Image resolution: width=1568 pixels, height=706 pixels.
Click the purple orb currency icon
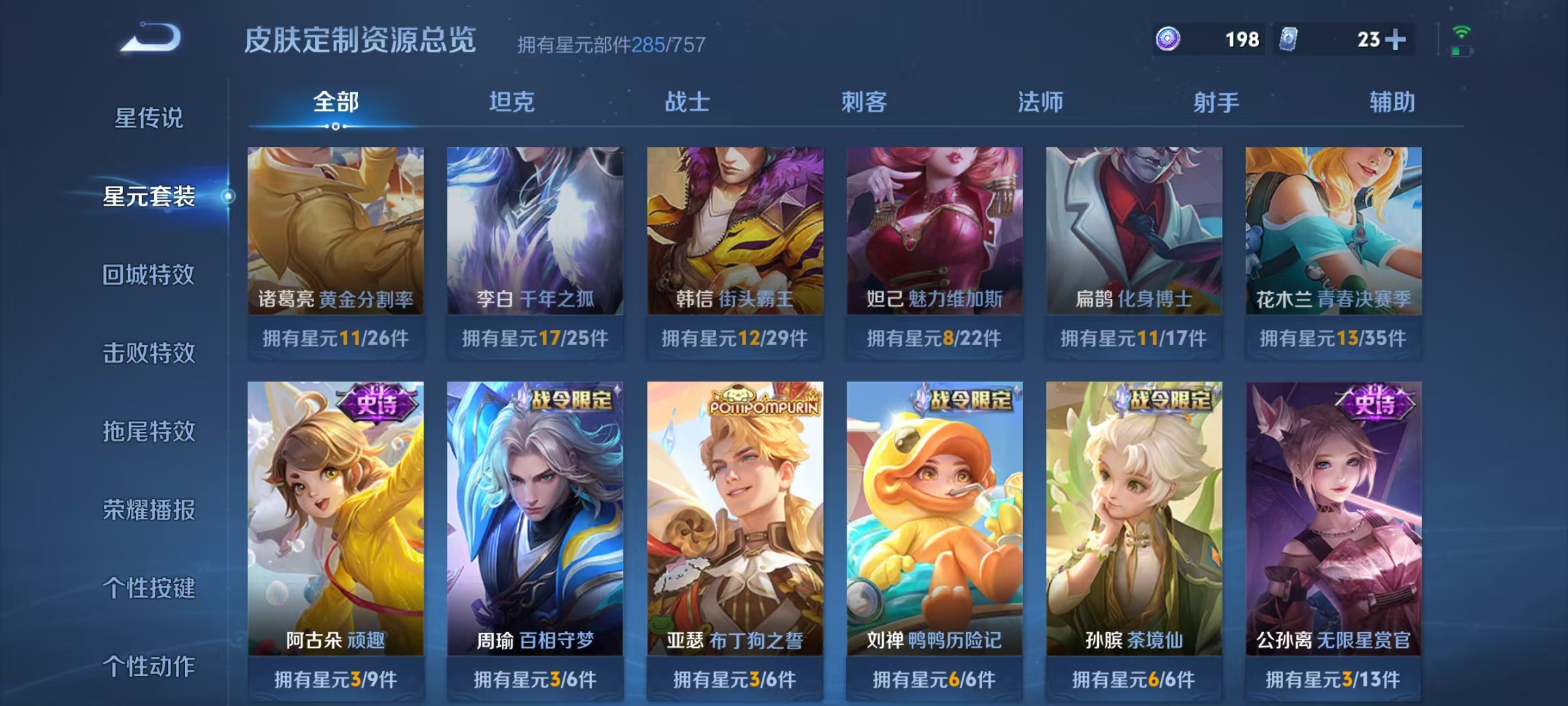point(1168,39)
